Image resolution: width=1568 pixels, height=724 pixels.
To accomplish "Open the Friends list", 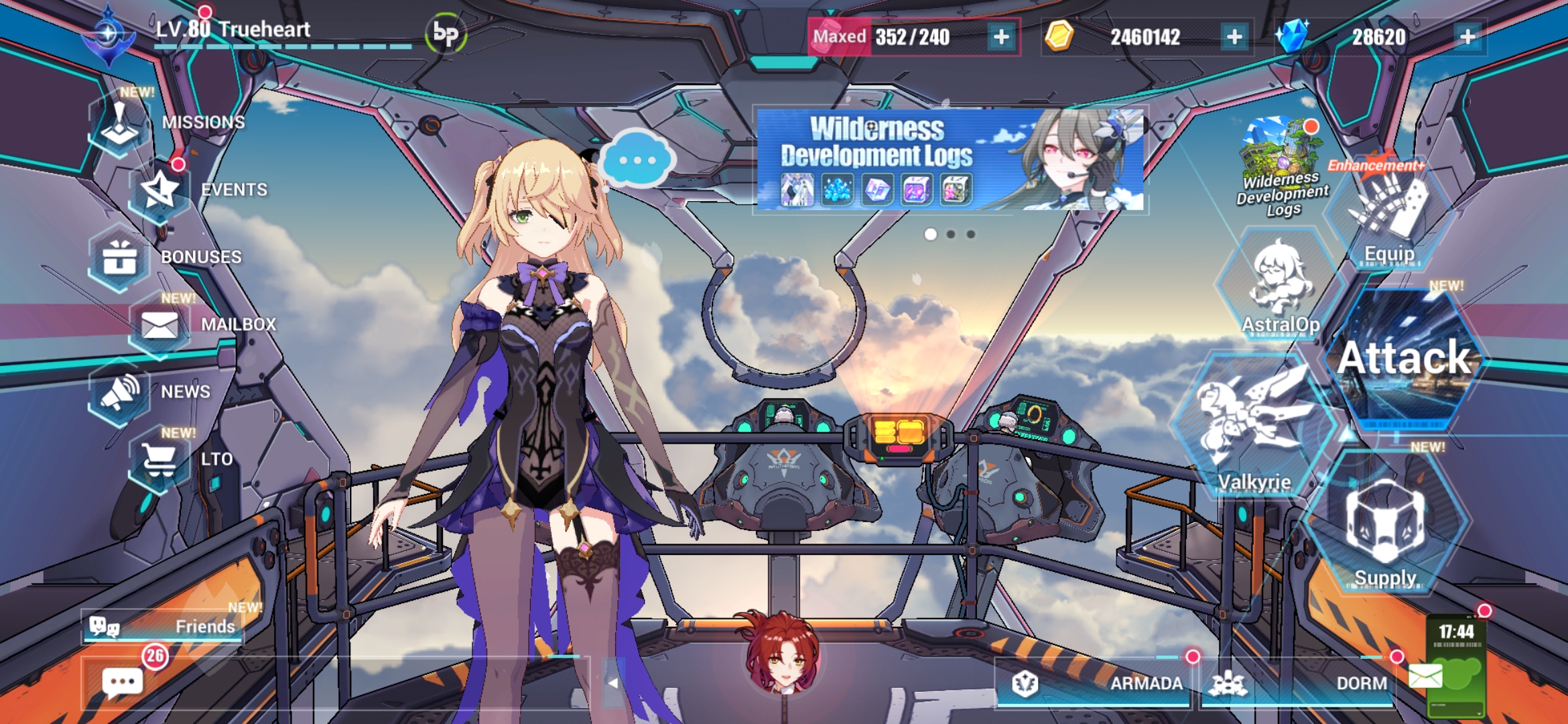I will click(x=161, y=627).
